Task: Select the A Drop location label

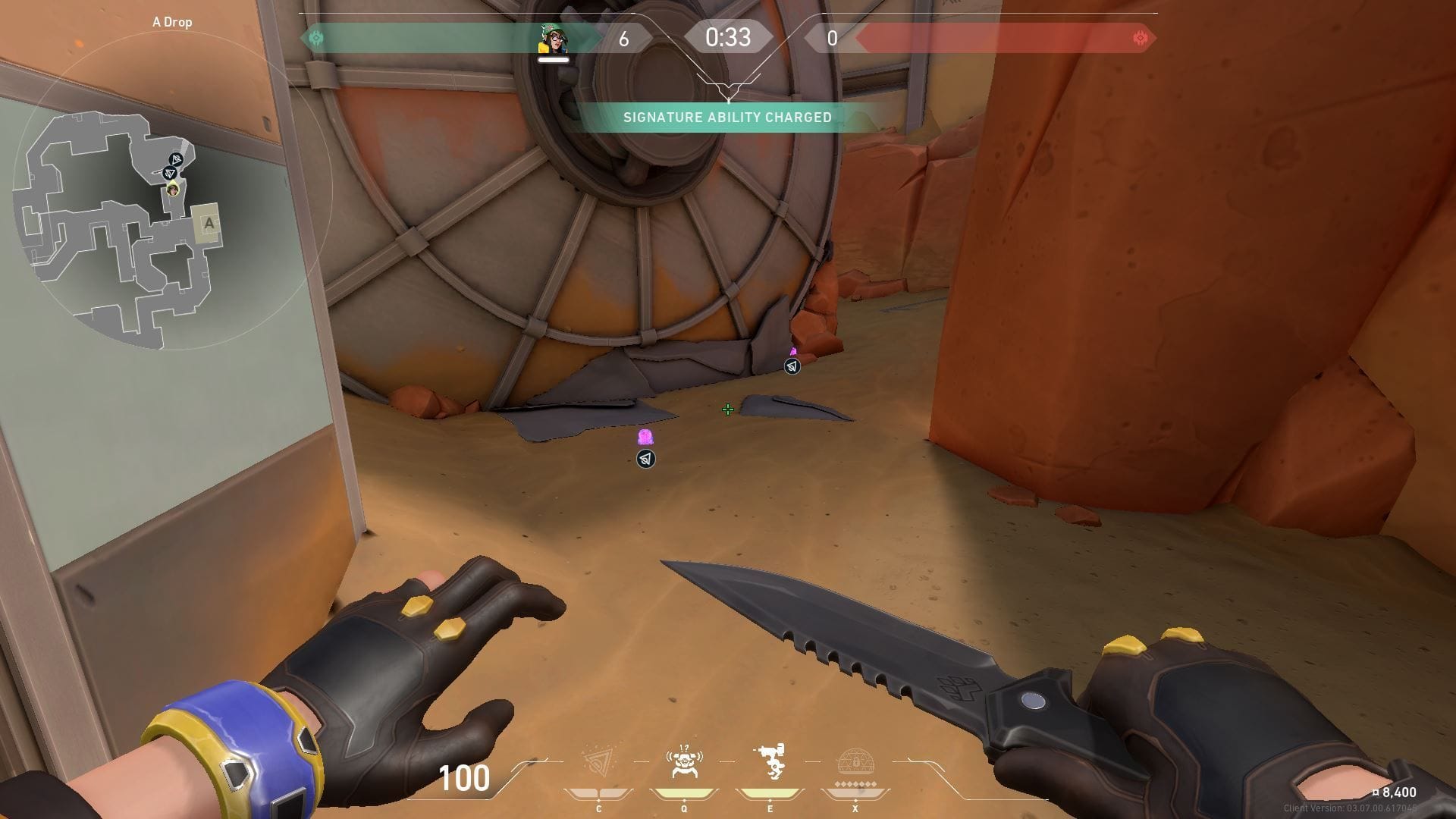Action: point(173,22)
